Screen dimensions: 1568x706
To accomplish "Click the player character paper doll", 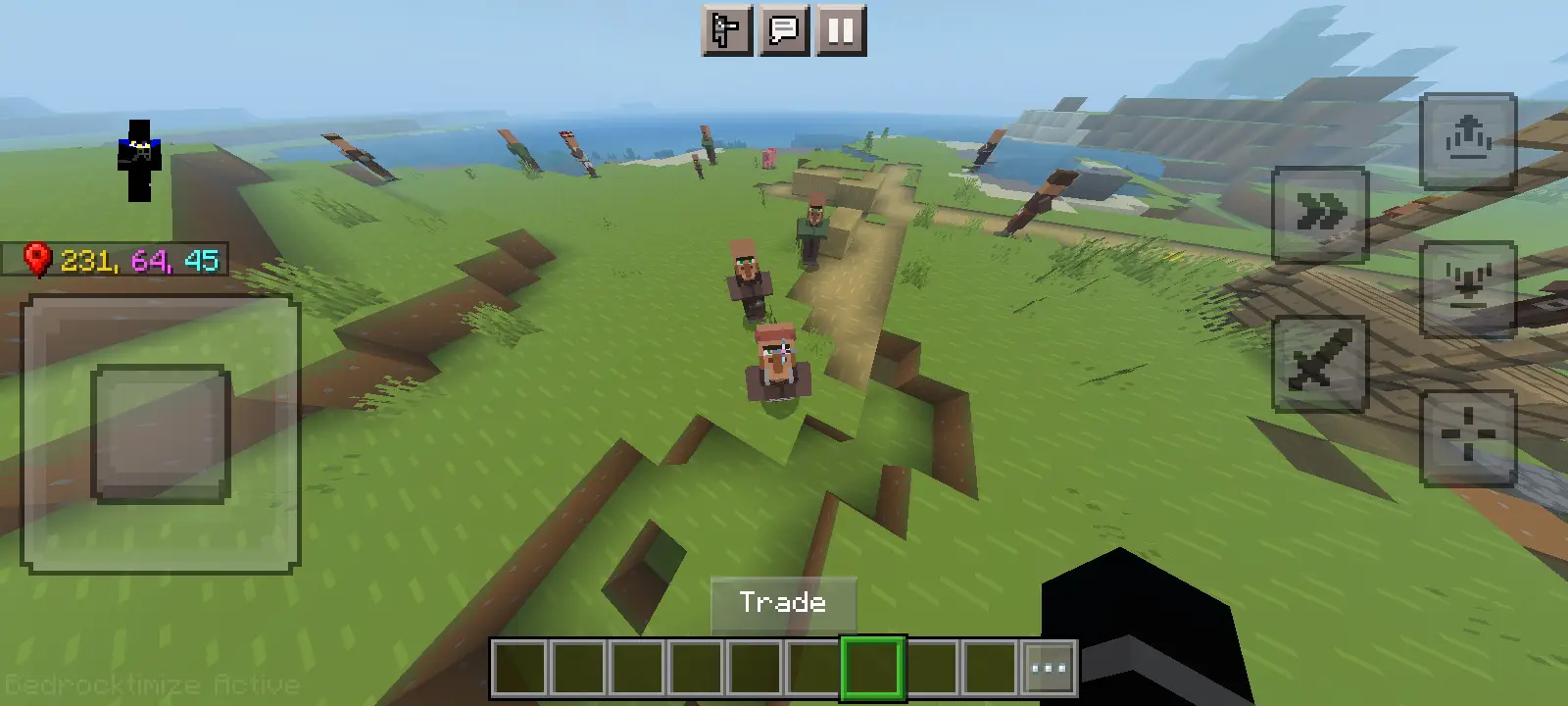I will 139,161.
